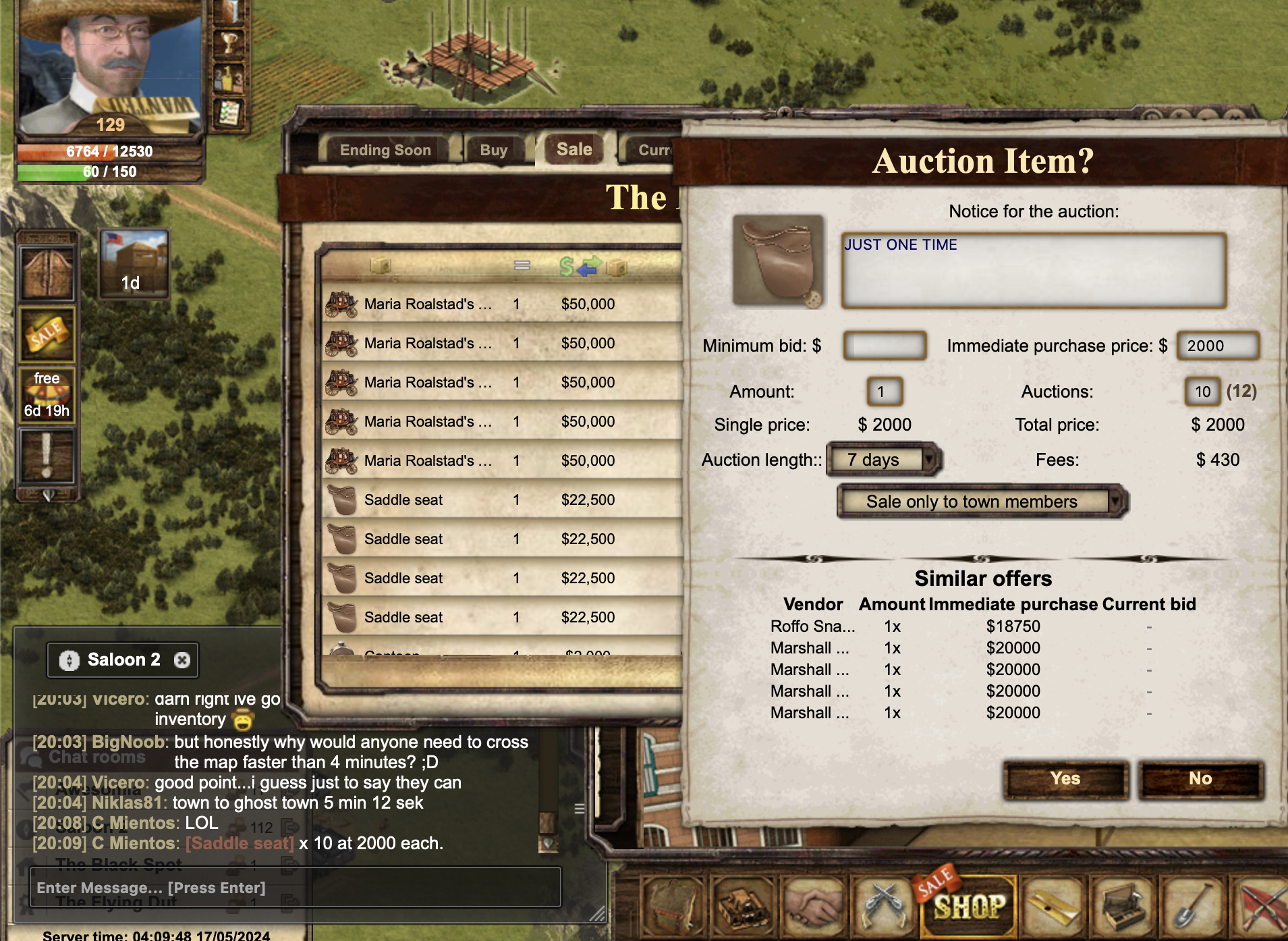Click the Saddle seat link in chat
Image resolution: width=1288 pixels, height=941 pixels.
[240, 843]
